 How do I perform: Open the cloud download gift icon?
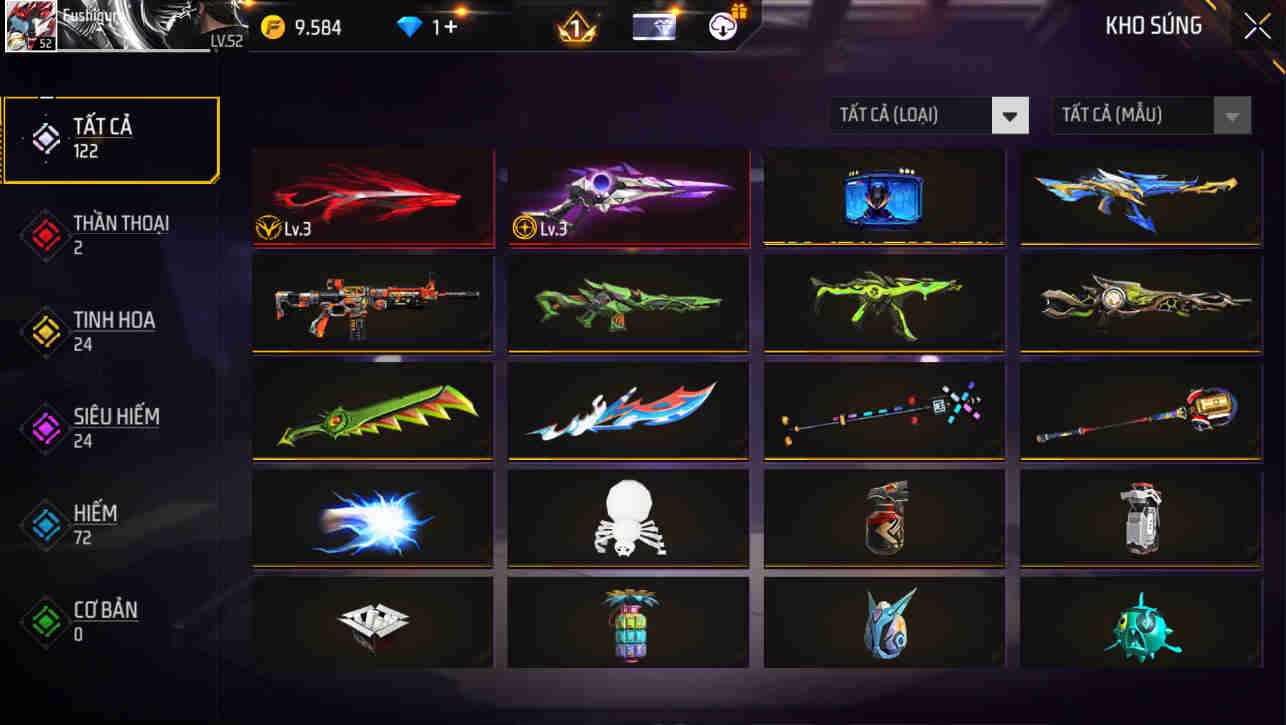click(724, 26)
